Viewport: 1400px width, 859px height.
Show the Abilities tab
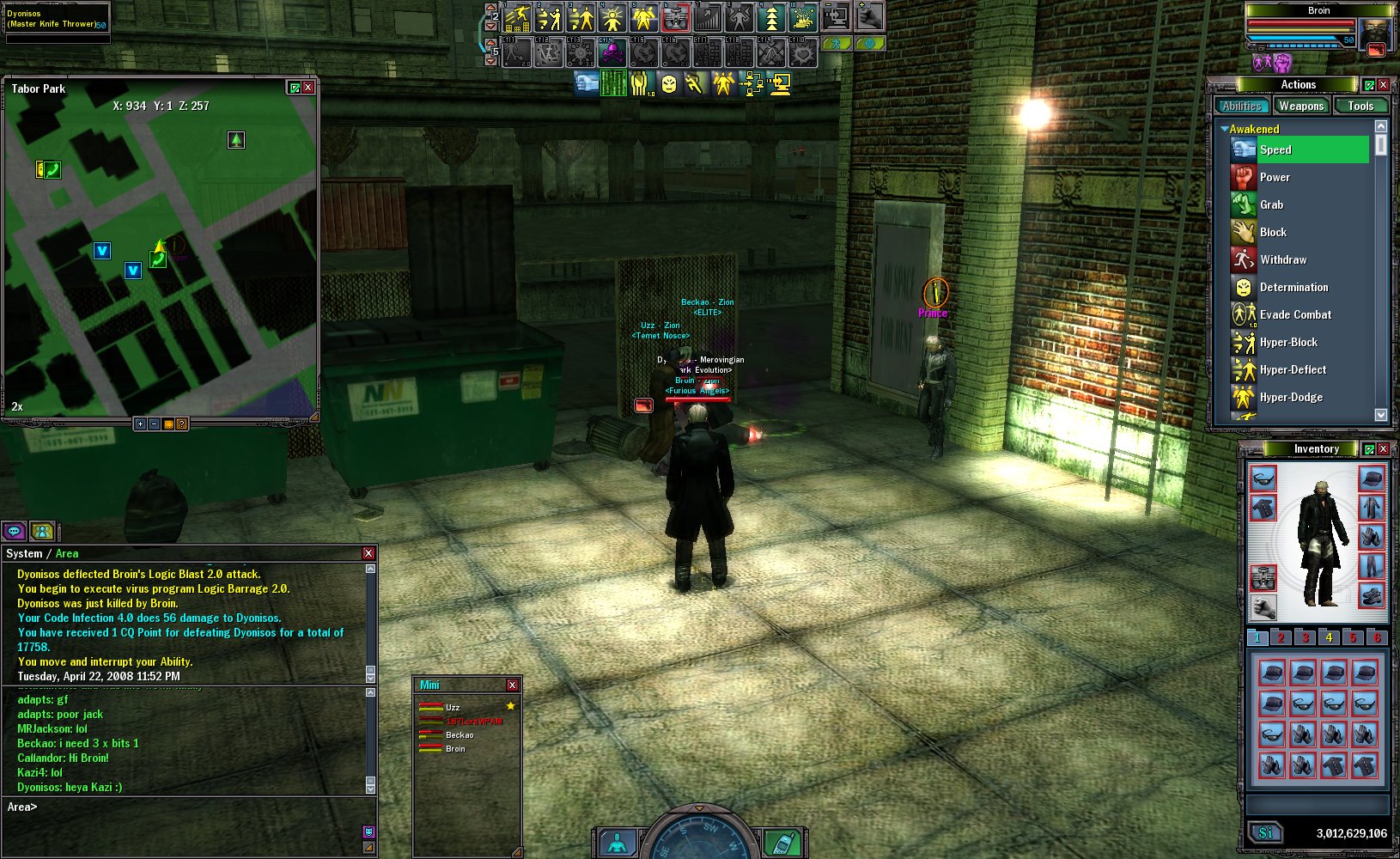[1242, 106]
